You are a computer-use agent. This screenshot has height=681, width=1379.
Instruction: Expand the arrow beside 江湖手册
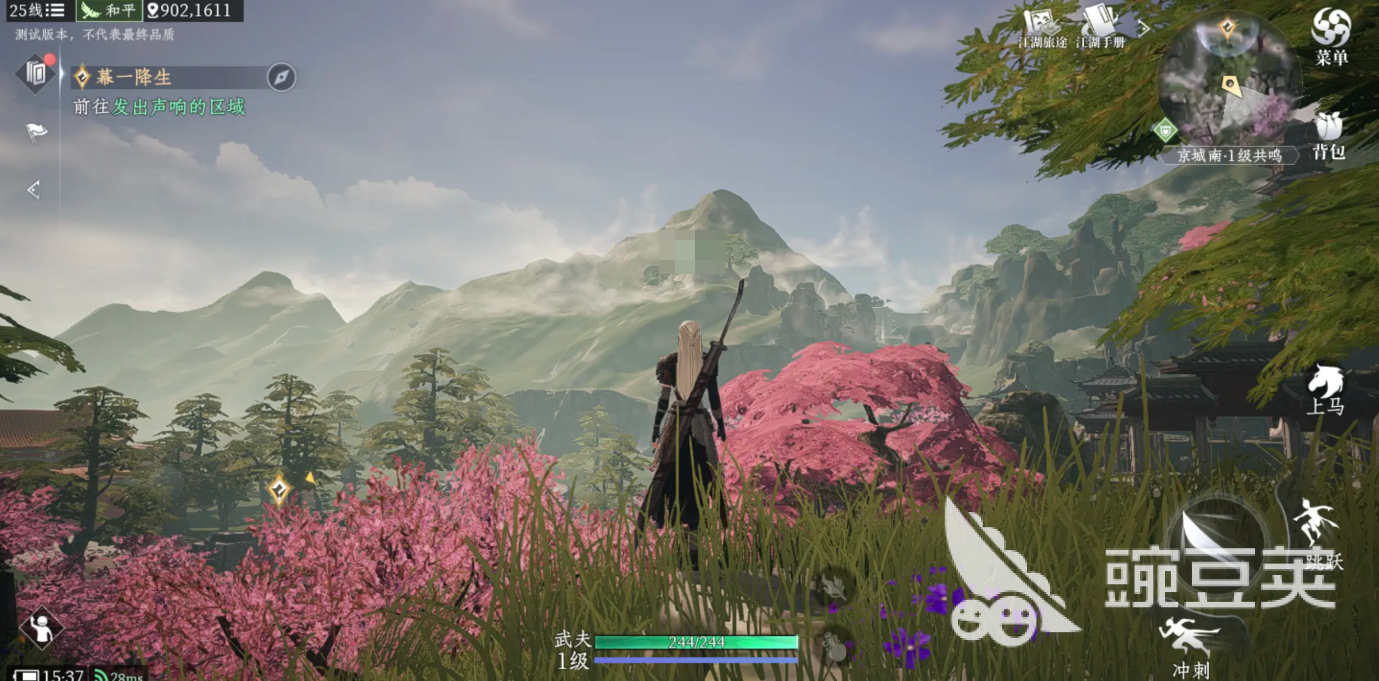pos(1144,27)
